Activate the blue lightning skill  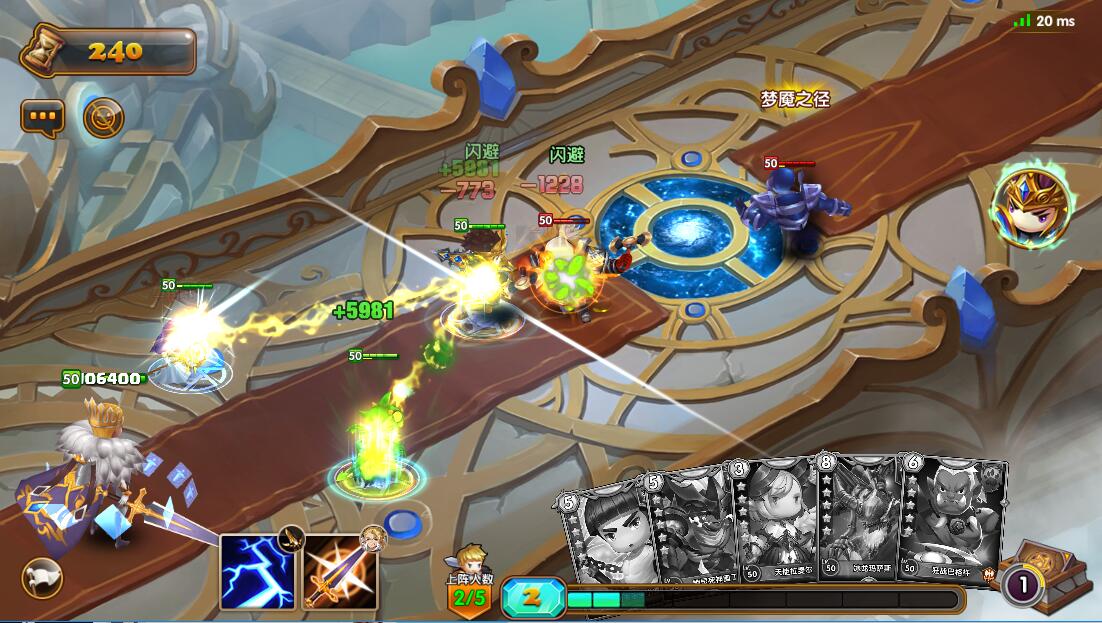pyautogui.click(x=257, y=571)
